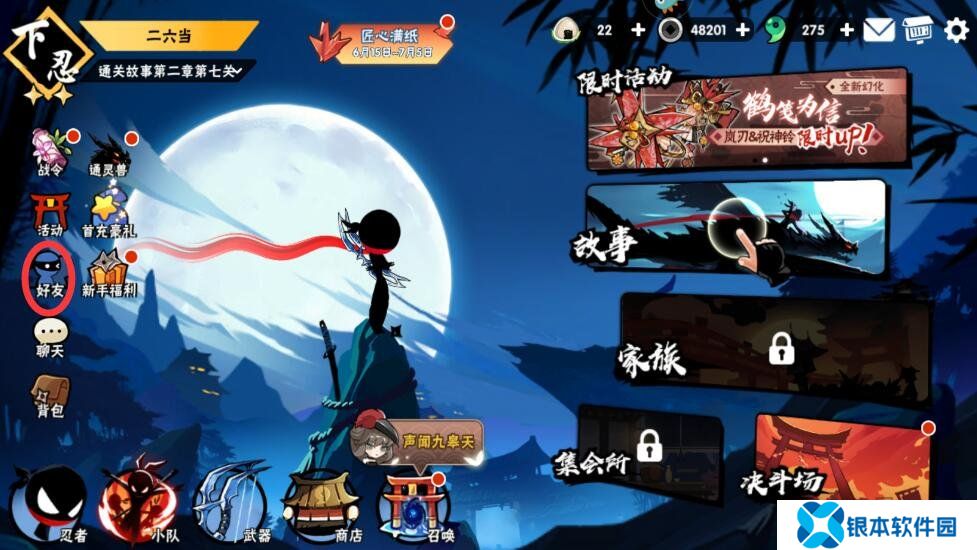Enter the 故事 story mode
The width and height of the screenshot is (977, 550).
point(735,231)
